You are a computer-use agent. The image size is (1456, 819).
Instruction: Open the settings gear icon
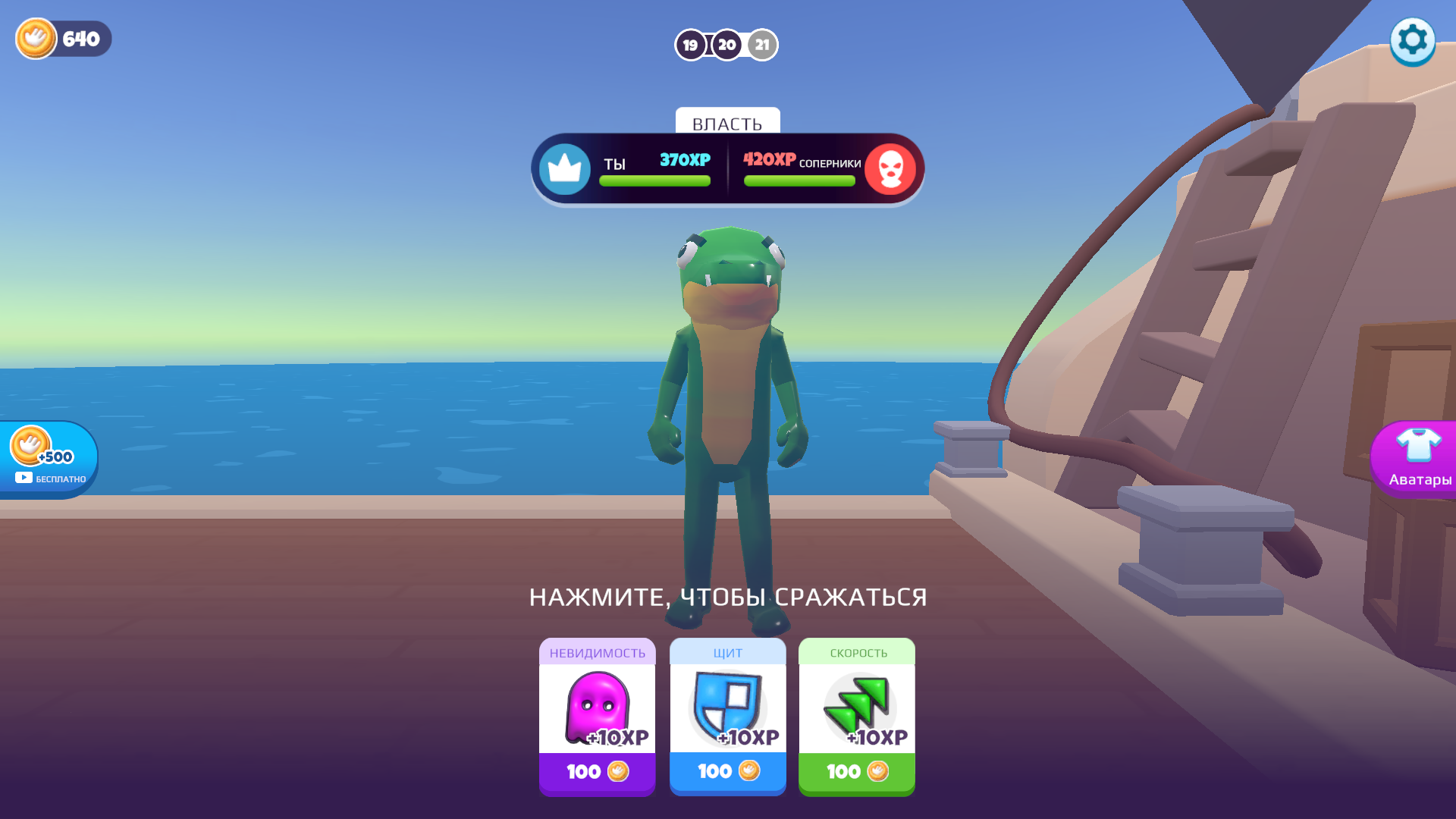point(1412,40)
